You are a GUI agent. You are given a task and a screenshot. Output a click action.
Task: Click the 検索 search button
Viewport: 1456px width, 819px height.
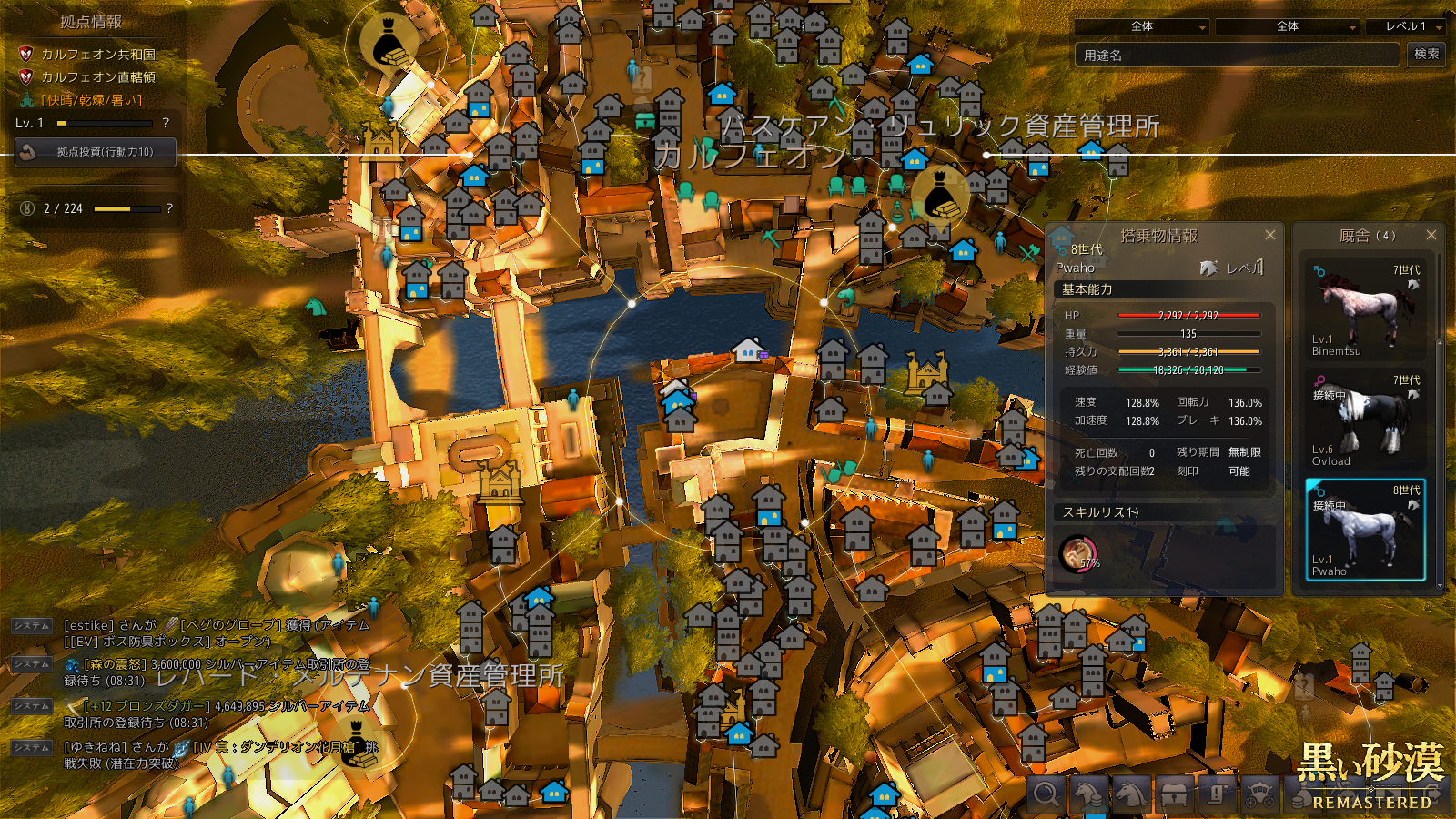pos(1426,55)
